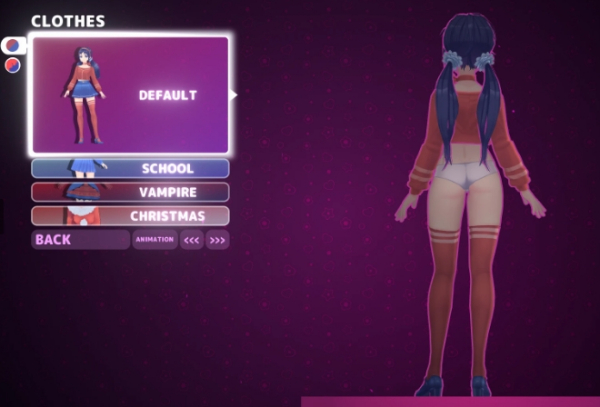The width and height of the screenshot is (600, 407).
Task: Pick the Vampire outfit
Action: pos(130,192)
